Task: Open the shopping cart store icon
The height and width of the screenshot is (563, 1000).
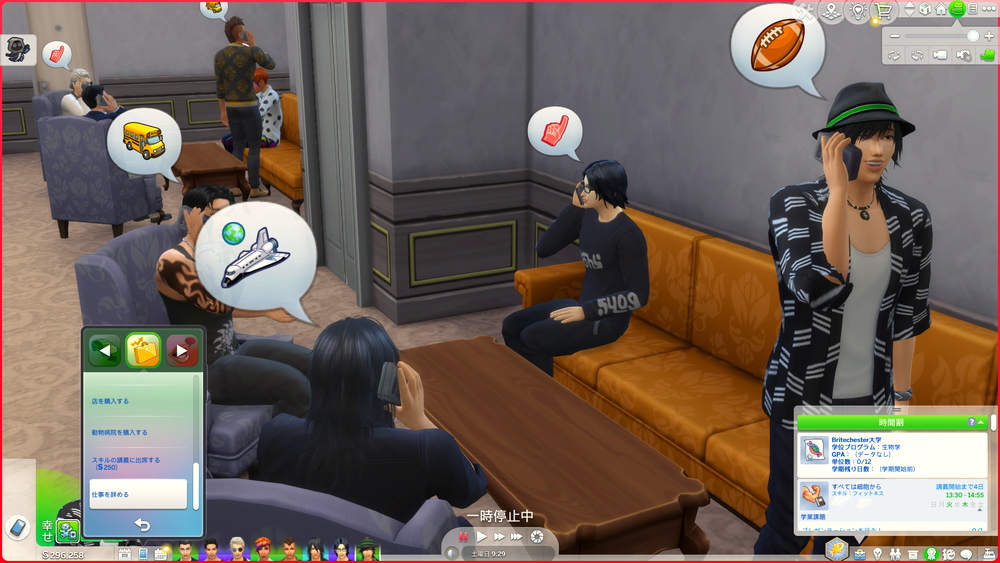Action: click(x=883, y=11)
